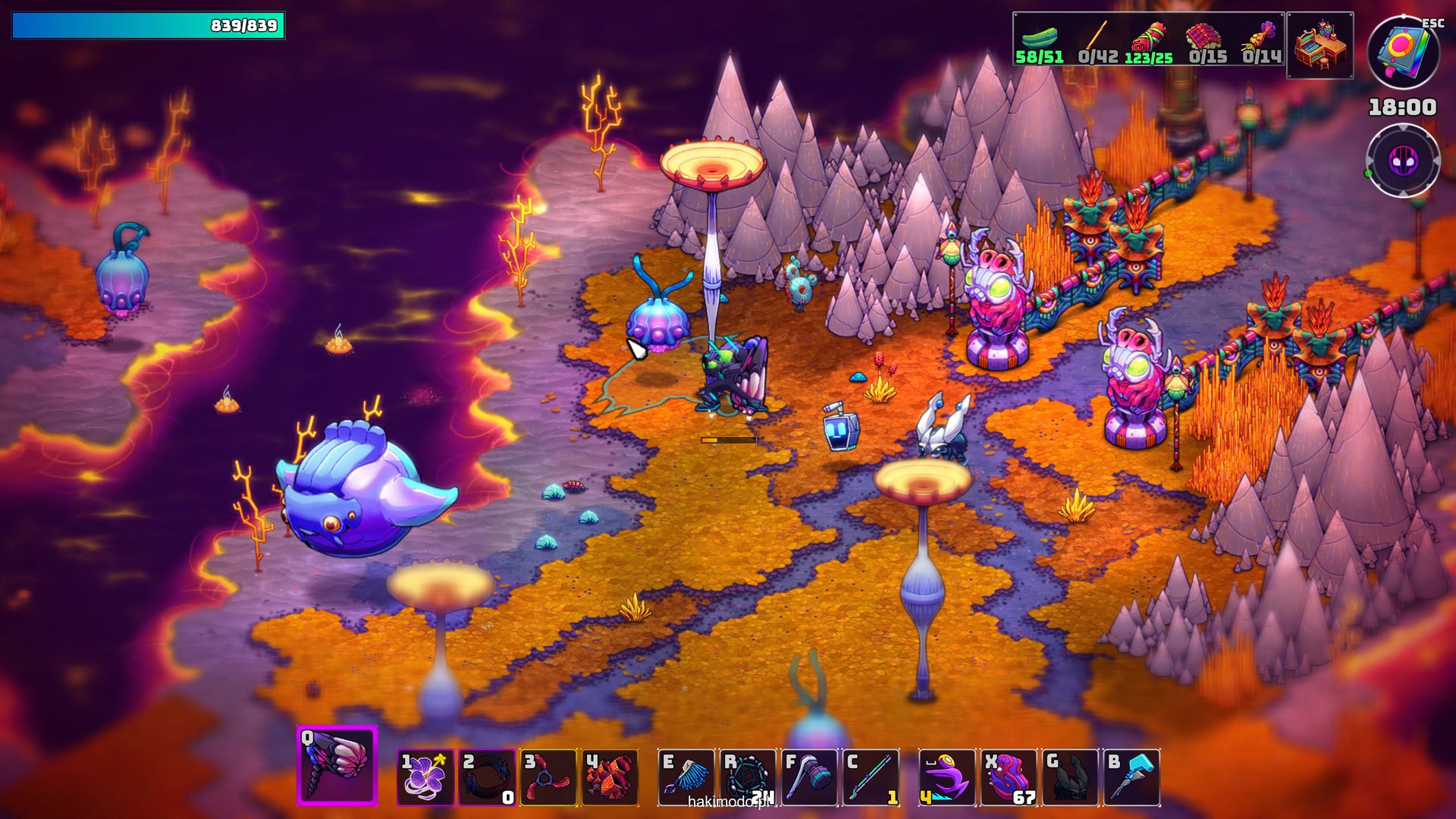The height and width of the screenshot is (819, 1456).
Task: Equip the cyan build hammer
Action: [1131, 777]
